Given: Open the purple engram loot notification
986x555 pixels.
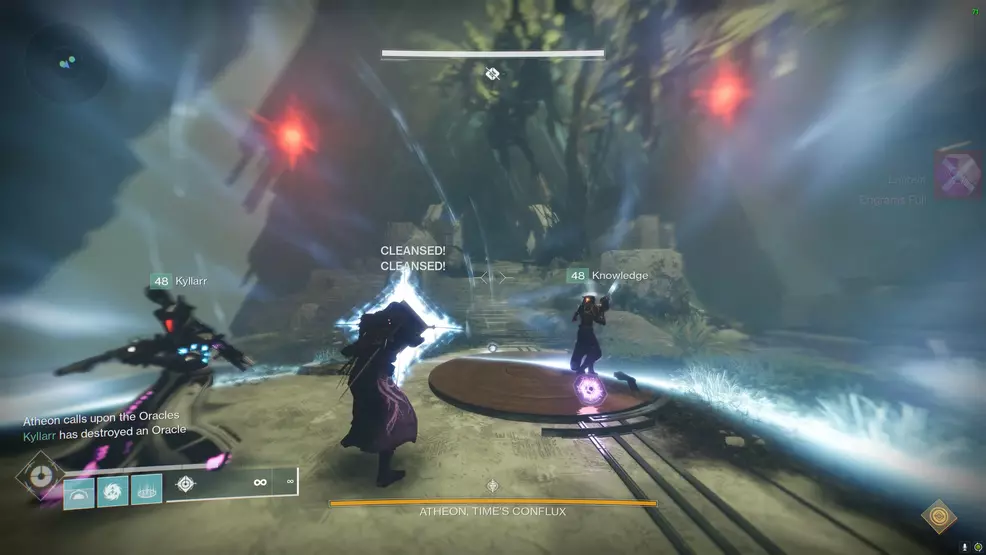Looking at the screenshot, I should (957, 175).
